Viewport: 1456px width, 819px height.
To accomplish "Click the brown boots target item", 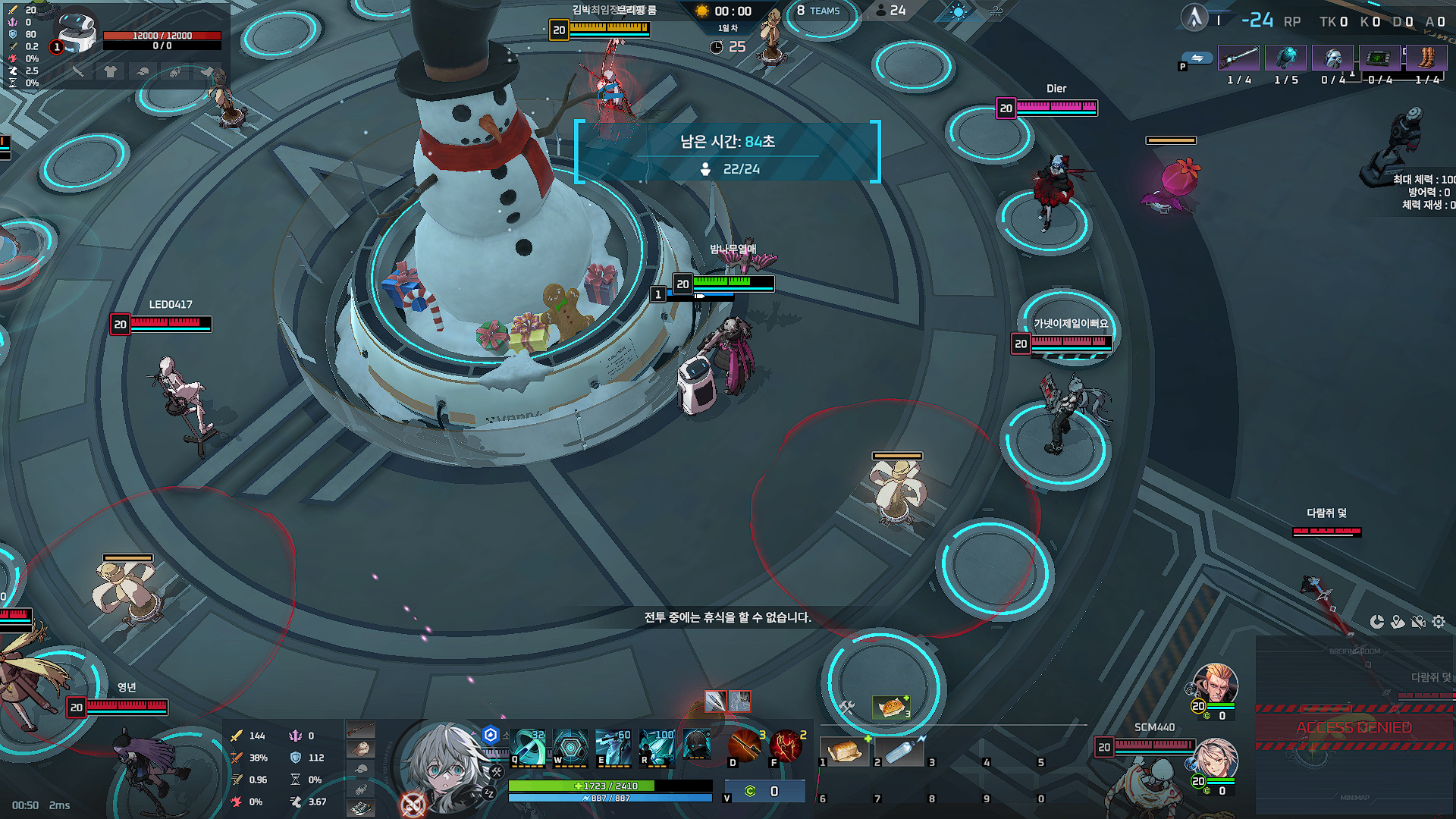I will pos(1426,58).
